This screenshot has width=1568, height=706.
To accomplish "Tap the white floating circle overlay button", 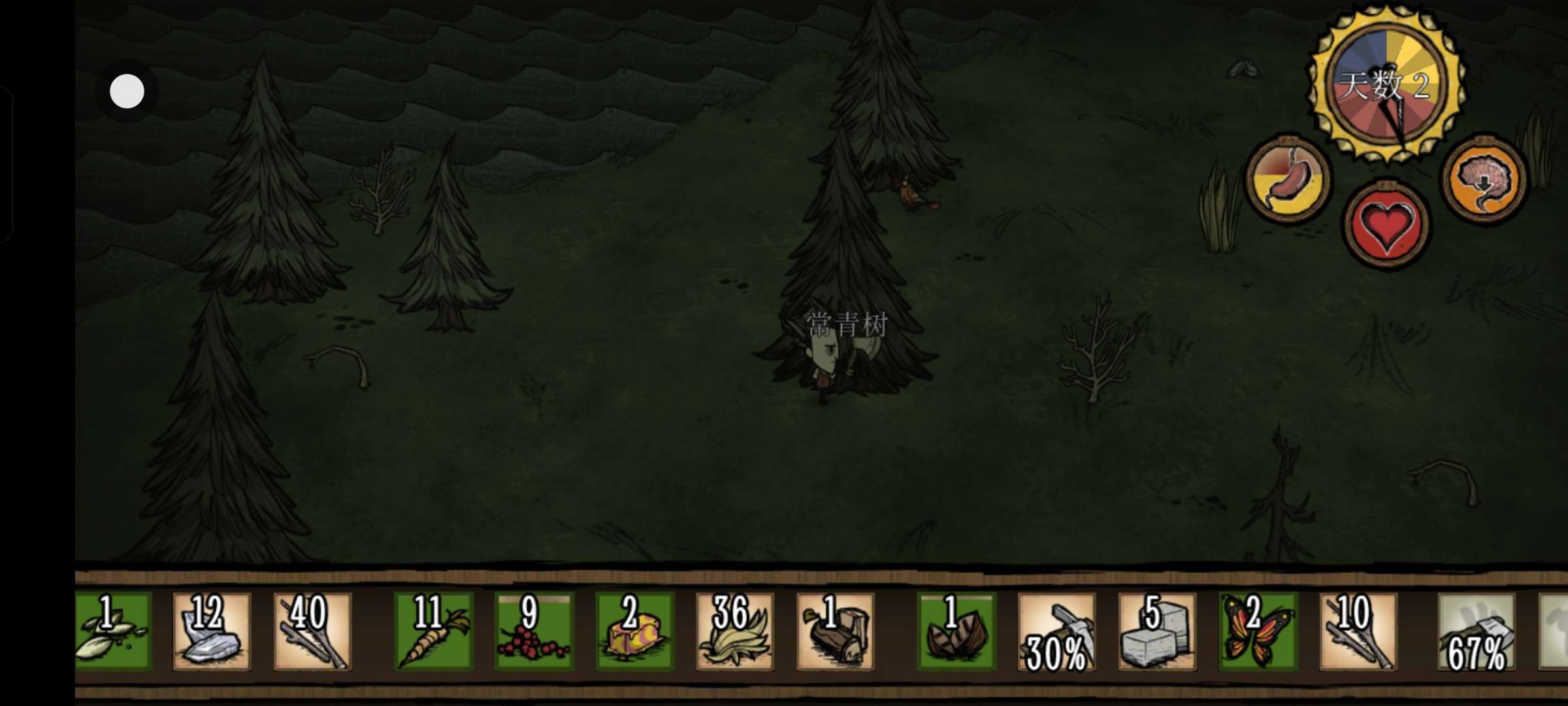I will click(x=127, y=92).
